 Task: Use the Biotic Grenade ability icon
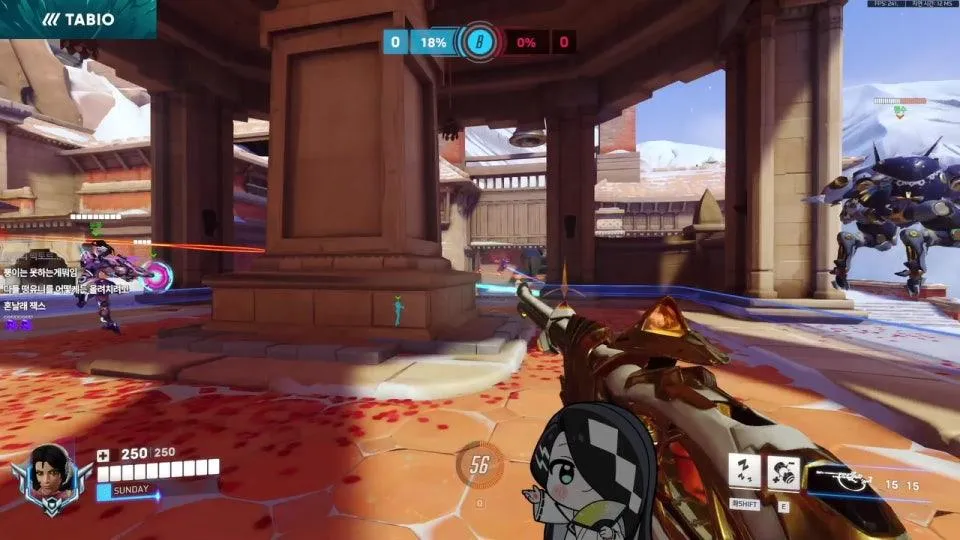tap(783, 470)
